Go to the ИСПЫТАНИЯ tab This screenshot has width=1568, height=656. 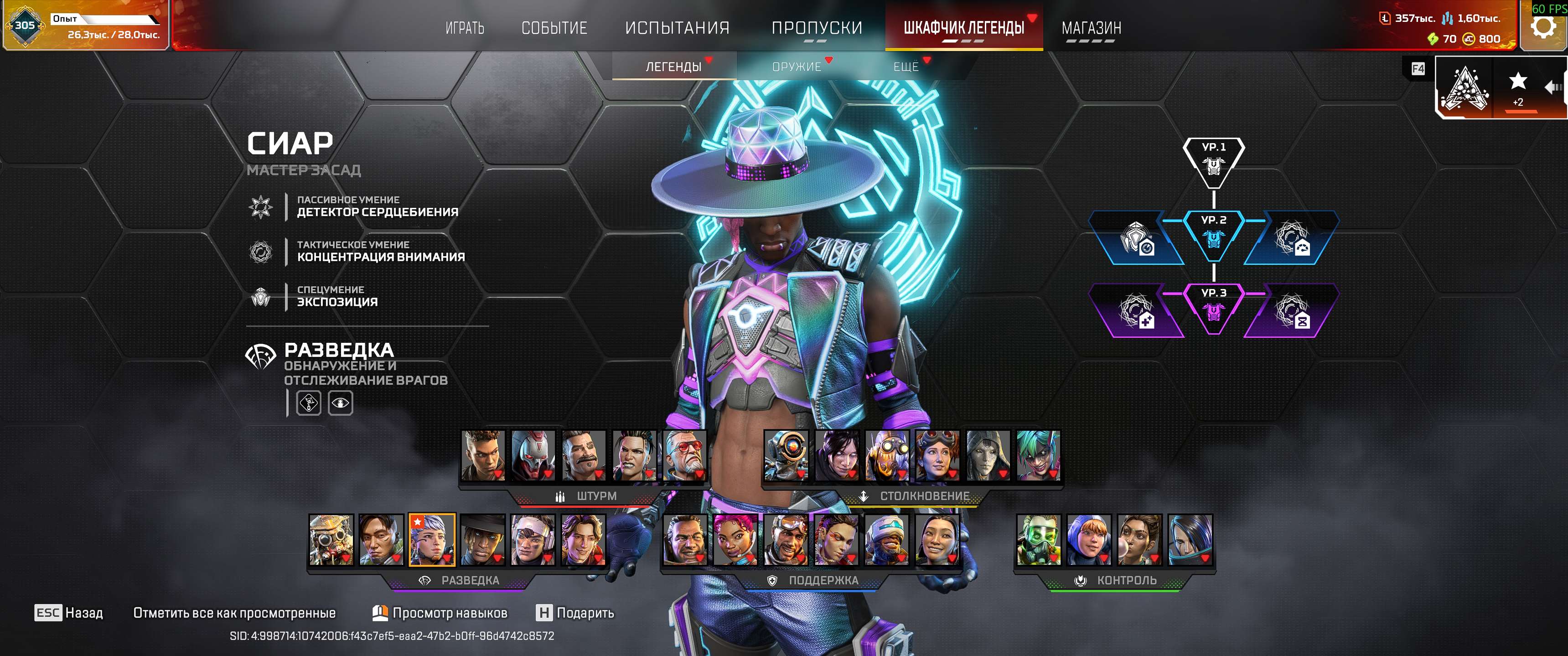tap(677, 28)
